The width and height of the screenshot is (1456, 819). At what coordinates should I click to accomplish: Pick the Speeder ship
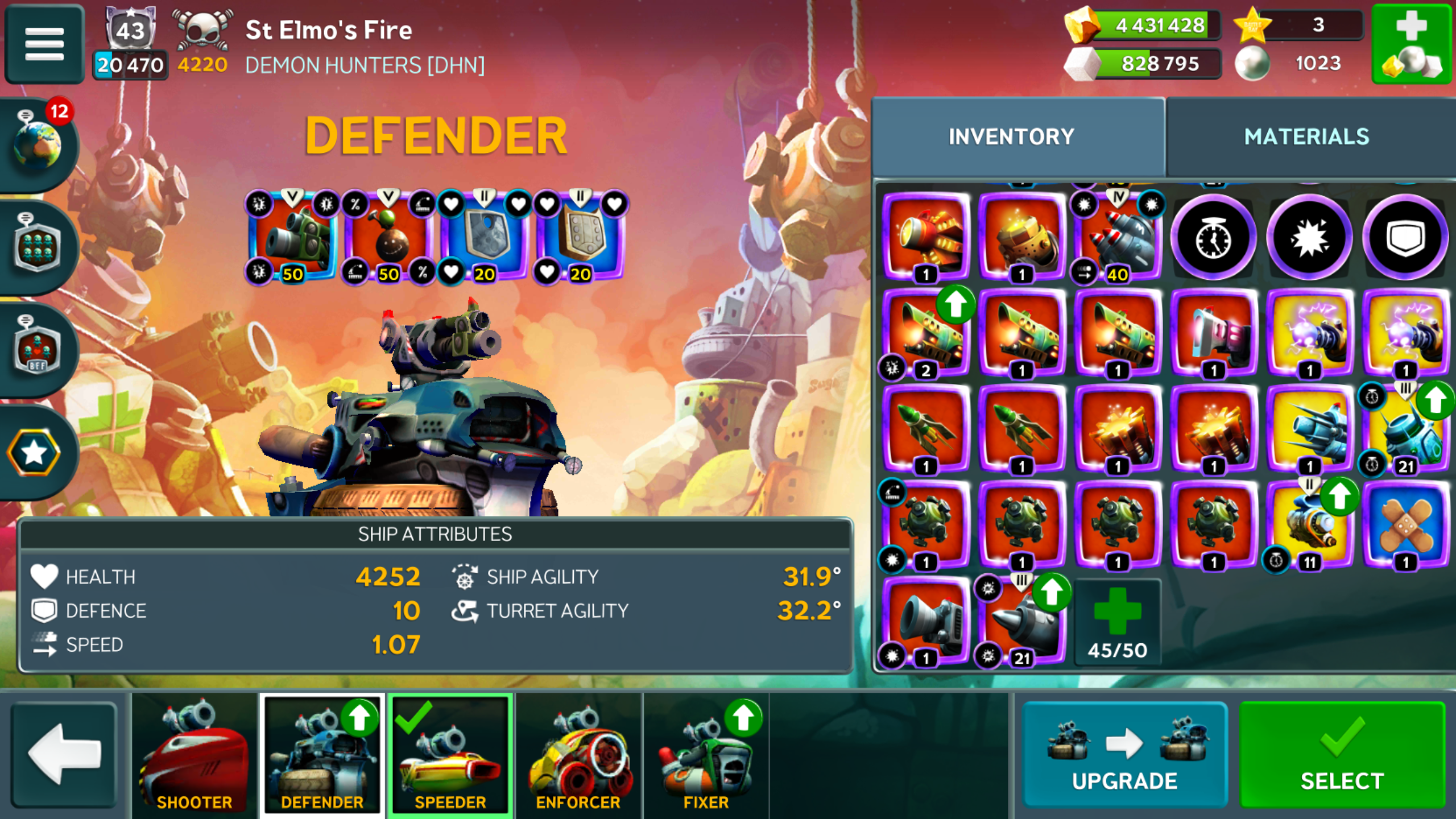tap(450, 754)
